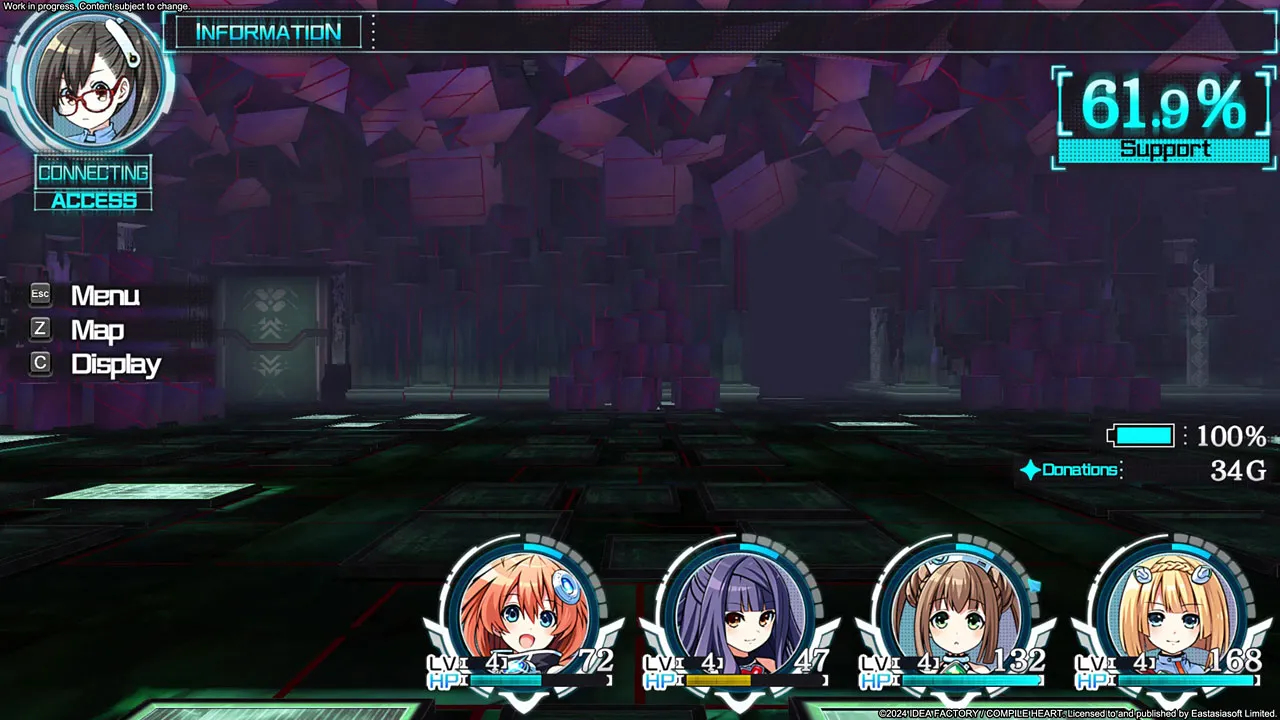Screen dimensions: 1280x720
Task: Click the Information bar header
Action: 268,33
